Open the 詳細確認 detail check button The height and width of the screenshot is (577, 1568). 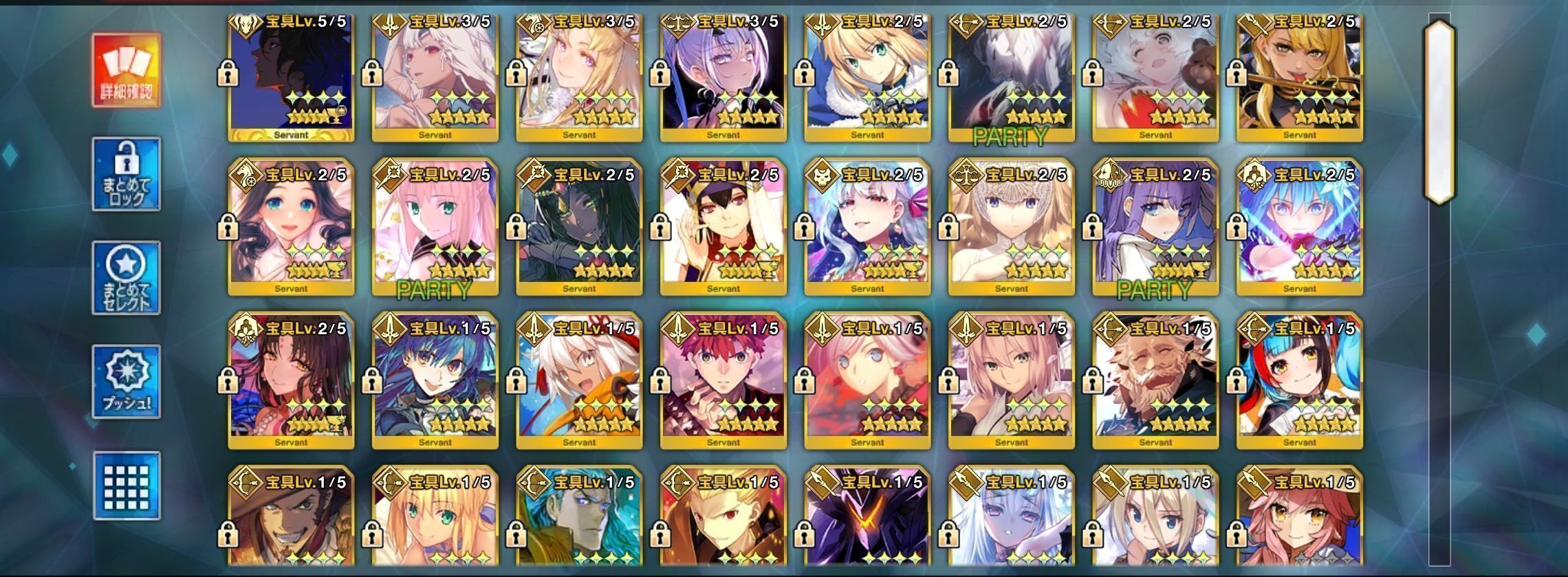(x=127, y=70)
